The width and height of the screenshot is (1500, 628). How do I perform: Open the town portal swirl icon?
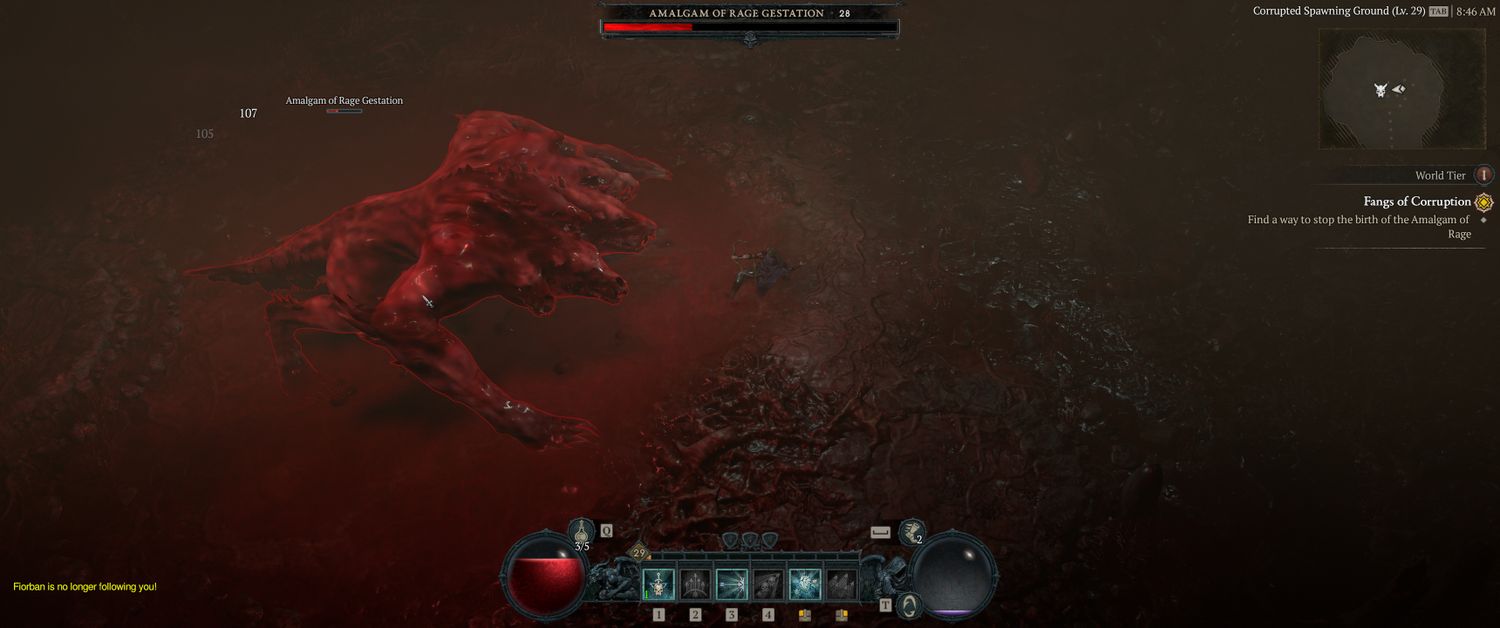point(910,605)
